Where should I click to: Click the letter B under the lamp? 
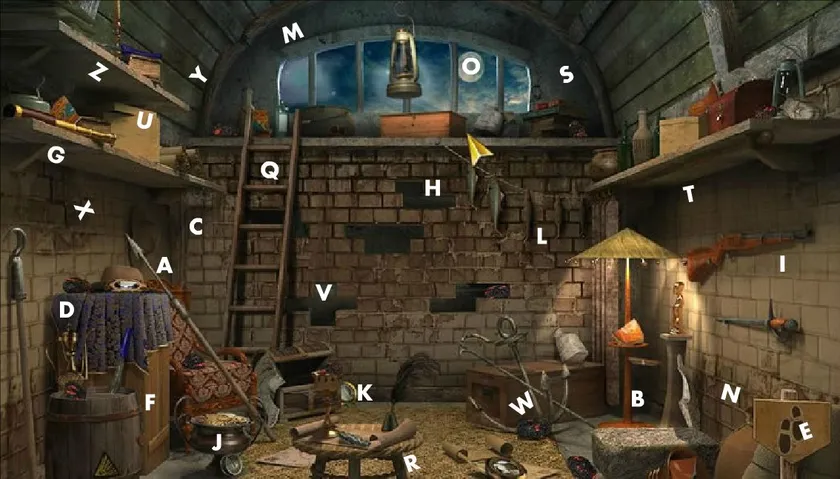coord(637,399)
